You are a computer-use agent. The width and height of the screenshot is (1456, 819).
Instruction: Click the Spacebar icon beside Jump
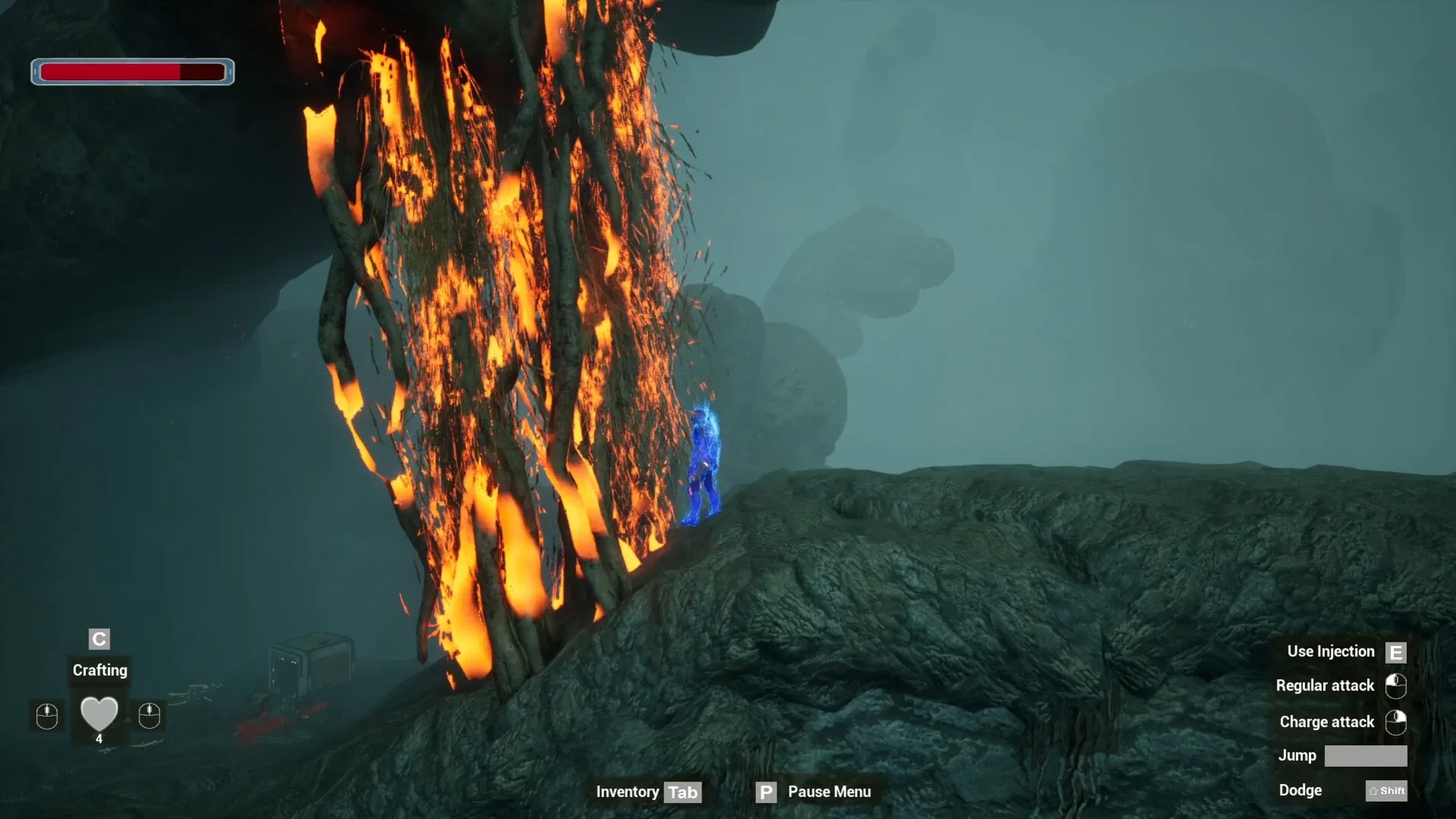pos(1368,756)
